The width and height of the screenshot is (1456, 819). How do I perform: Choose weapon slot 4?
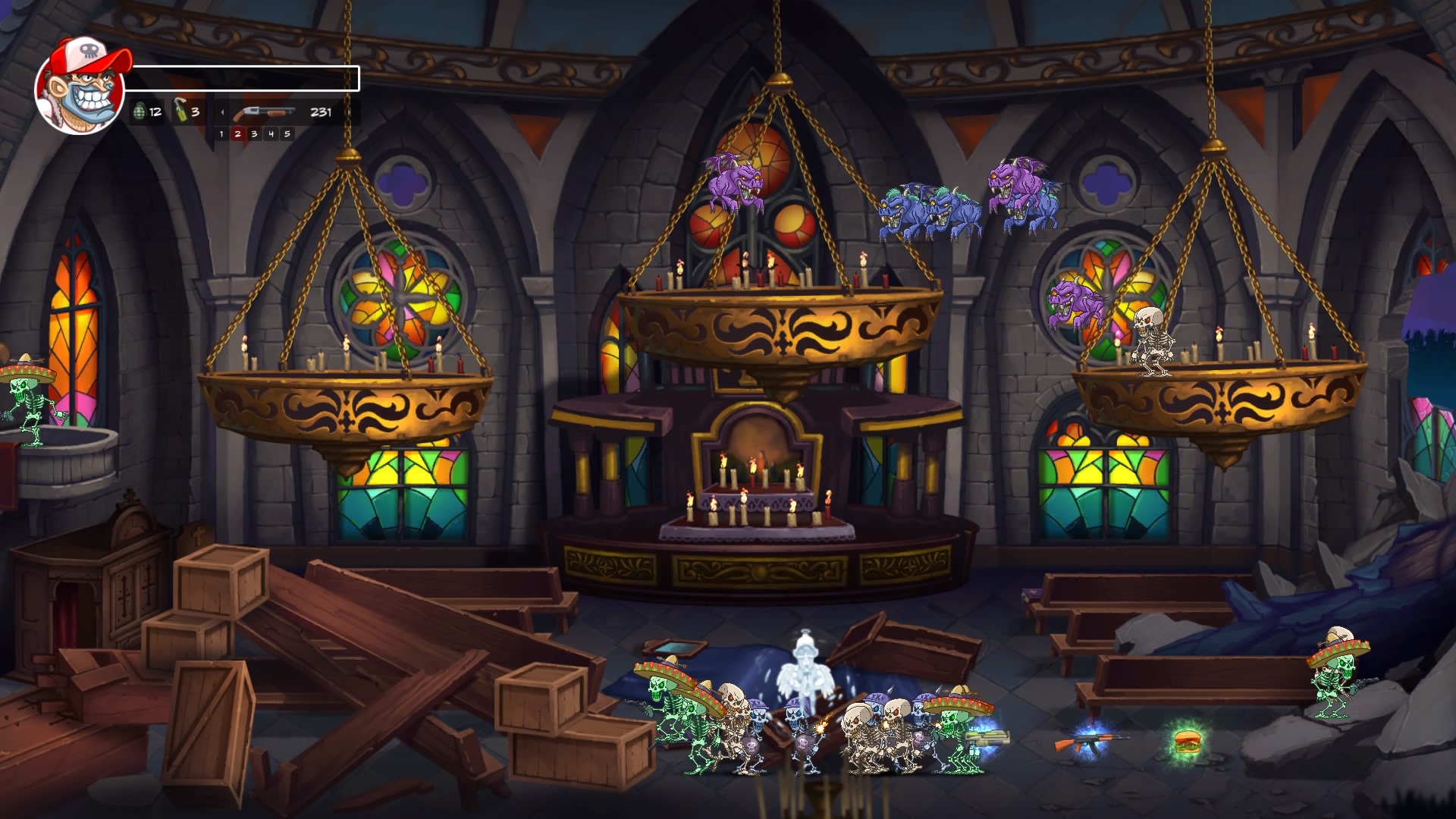tap(271, 134)
